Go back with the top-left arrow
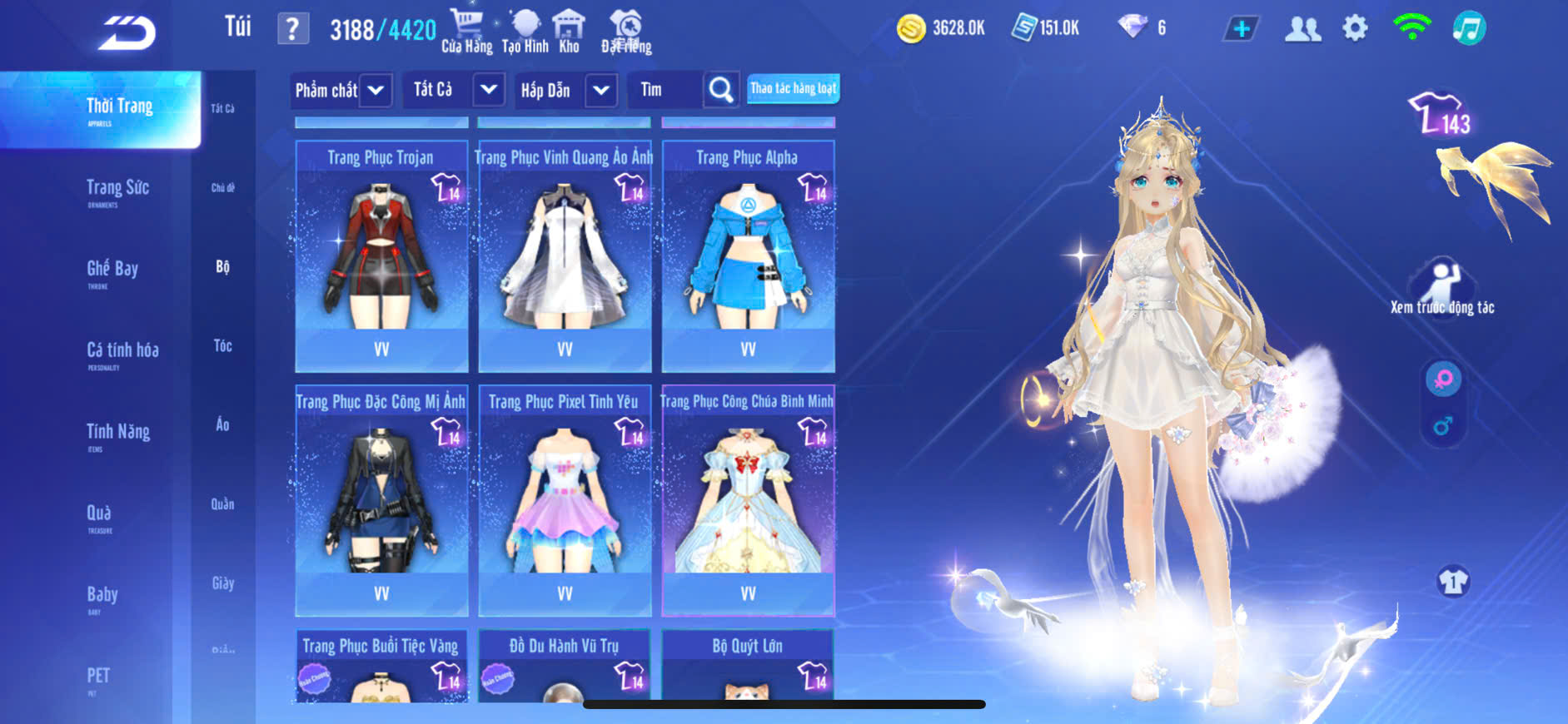 coord(127,33)
